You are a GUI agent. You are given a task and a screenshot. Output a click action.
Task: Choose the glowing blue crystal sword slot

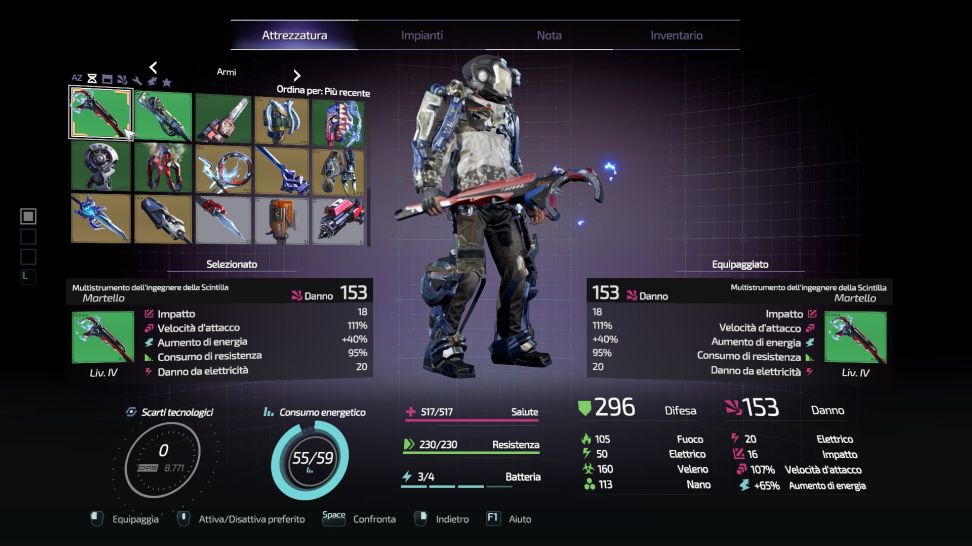[x=97, y=219]
